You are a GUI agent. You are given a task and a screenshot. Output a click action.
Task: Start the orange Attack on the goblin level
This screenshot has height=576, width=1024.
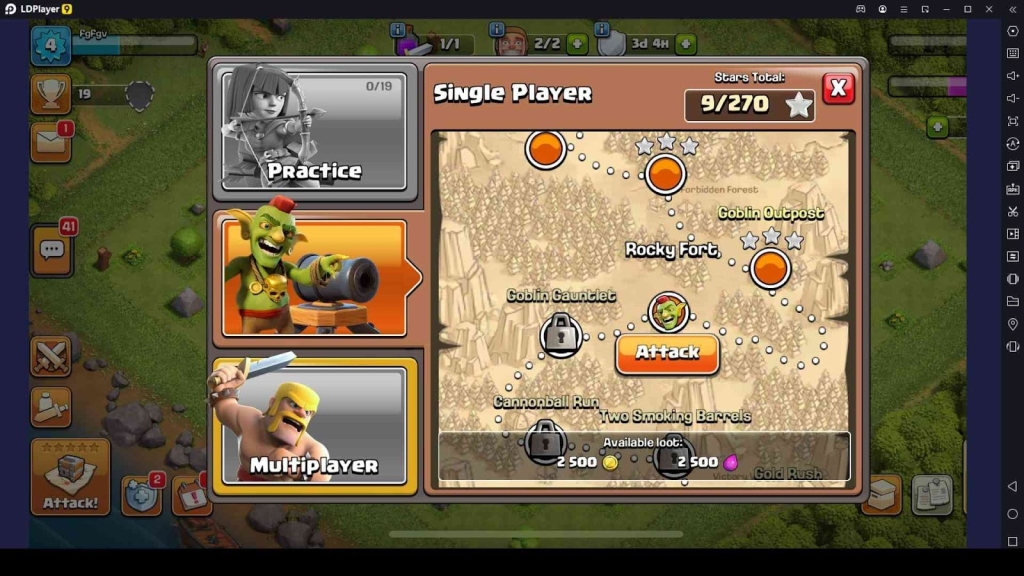[x=667, y=353]
